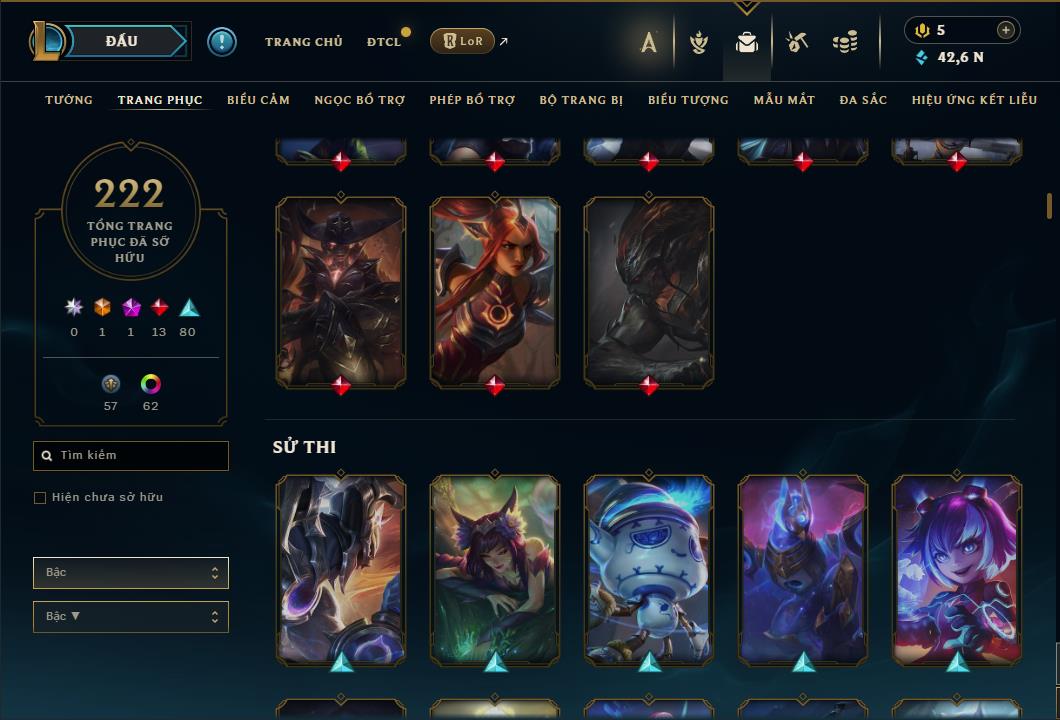1060x720 pixels.
Task: Switch to BIỂU TƯỢNG tab
Action: [688, 100]
